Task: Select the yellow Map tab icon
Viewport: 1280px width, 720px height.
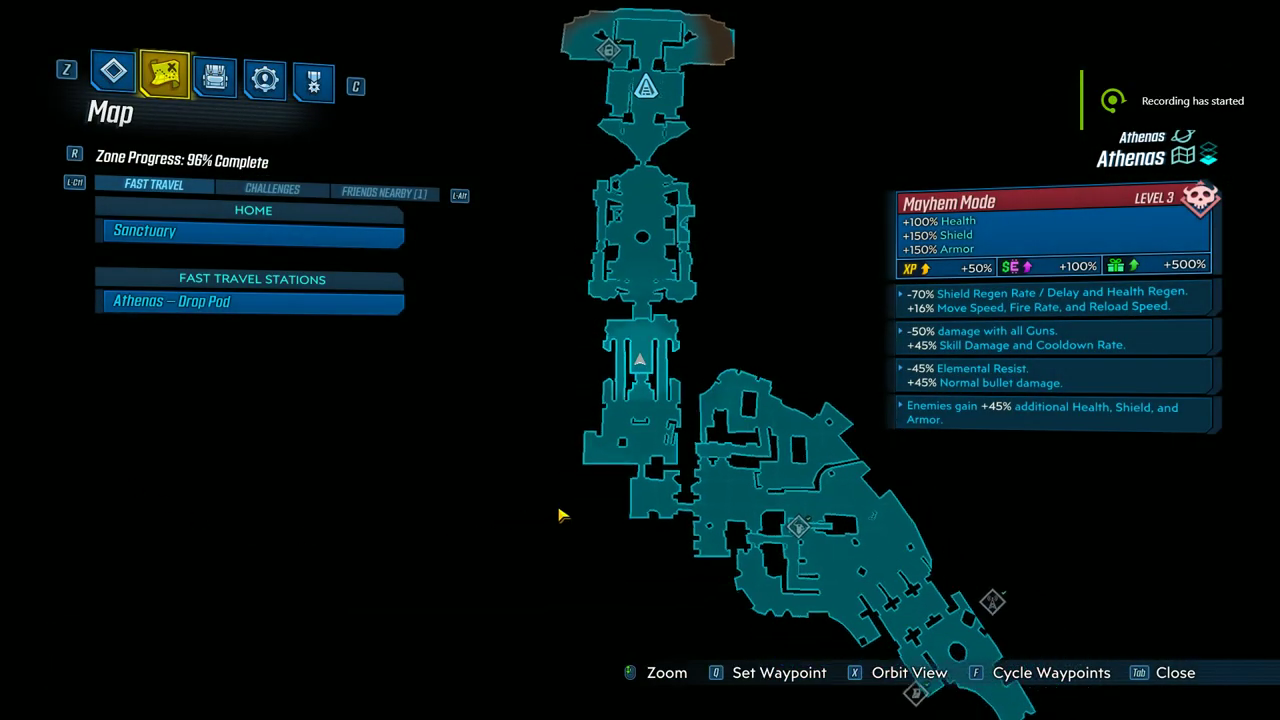Action: [x=165, y=73]
